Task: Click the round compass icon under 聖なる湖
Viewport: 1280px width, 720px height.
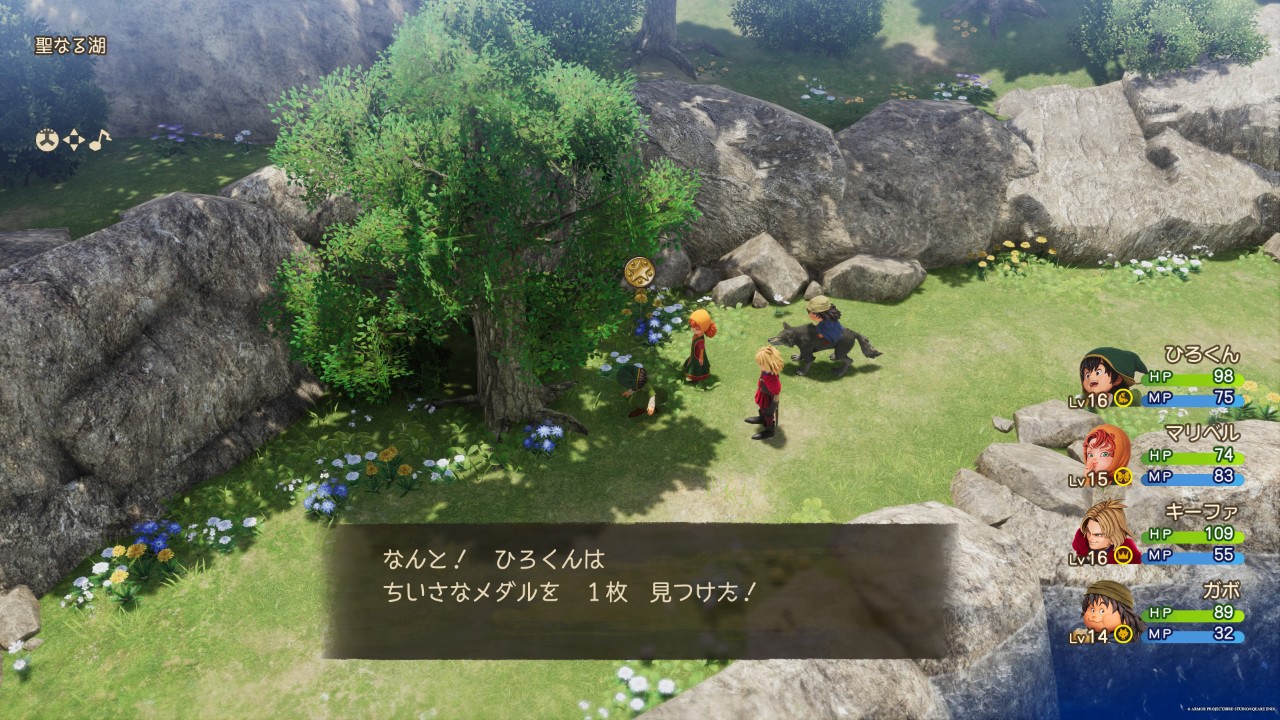Action: coord(47,140)
